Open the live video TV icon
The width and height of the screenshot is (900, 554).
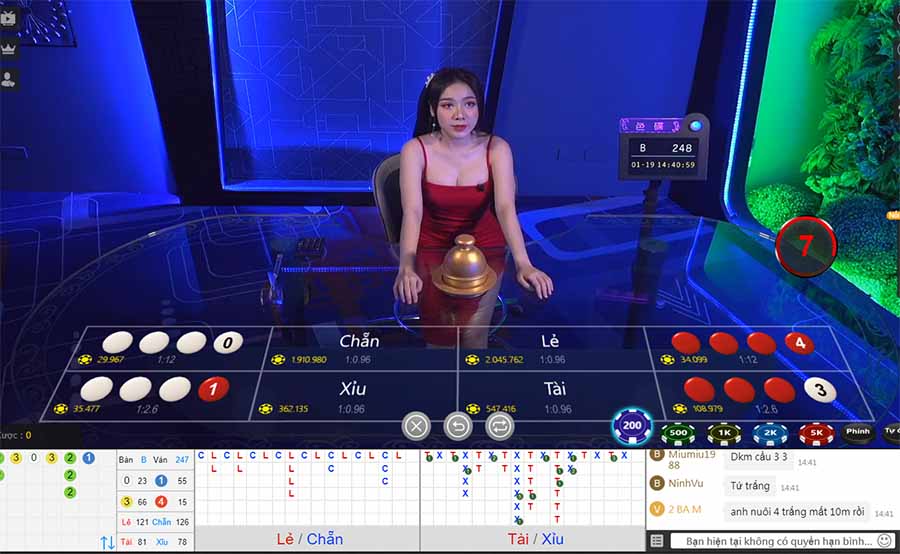coord(9,17)
